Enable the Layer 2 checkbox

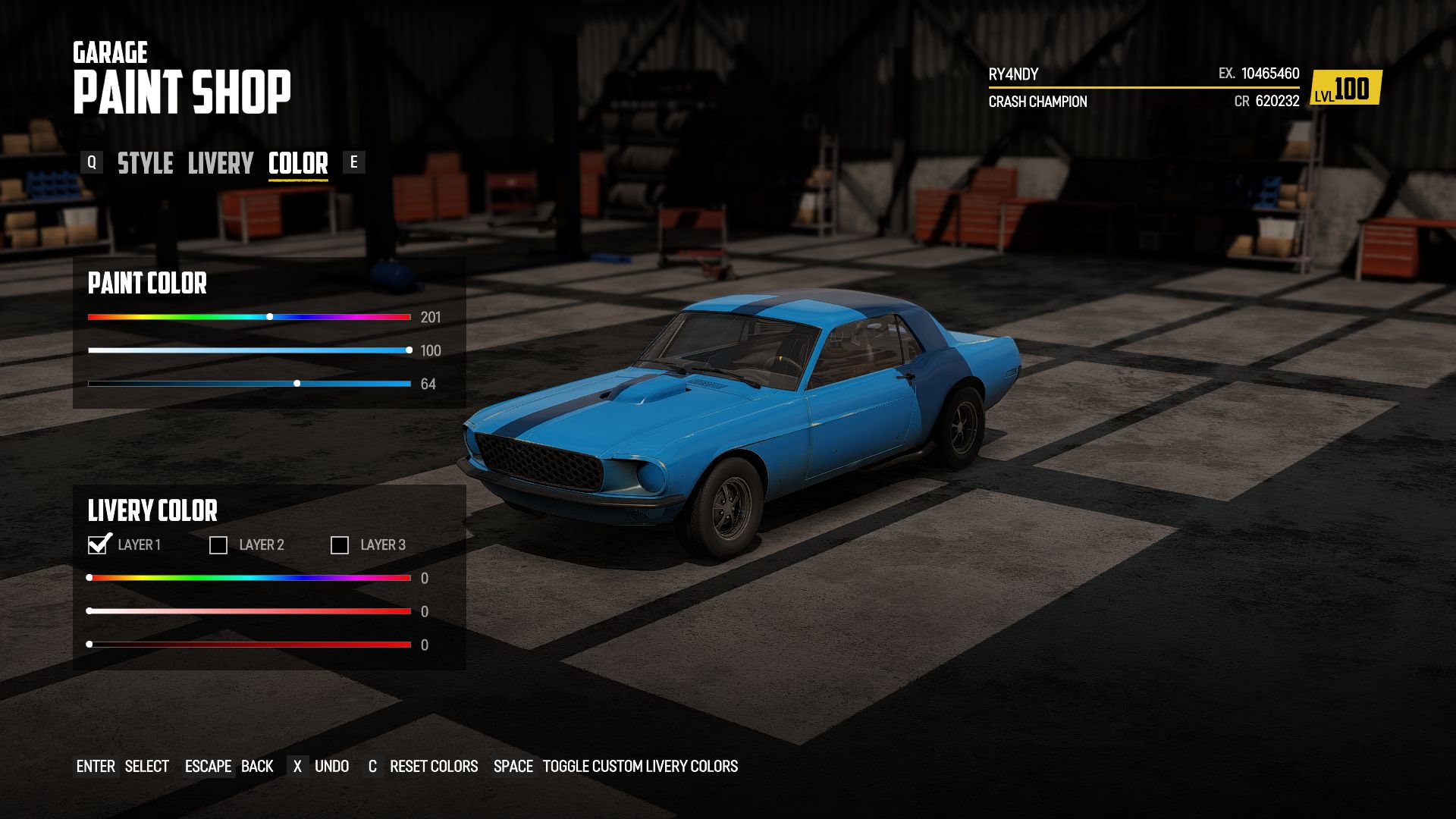[x=218, y=545]
